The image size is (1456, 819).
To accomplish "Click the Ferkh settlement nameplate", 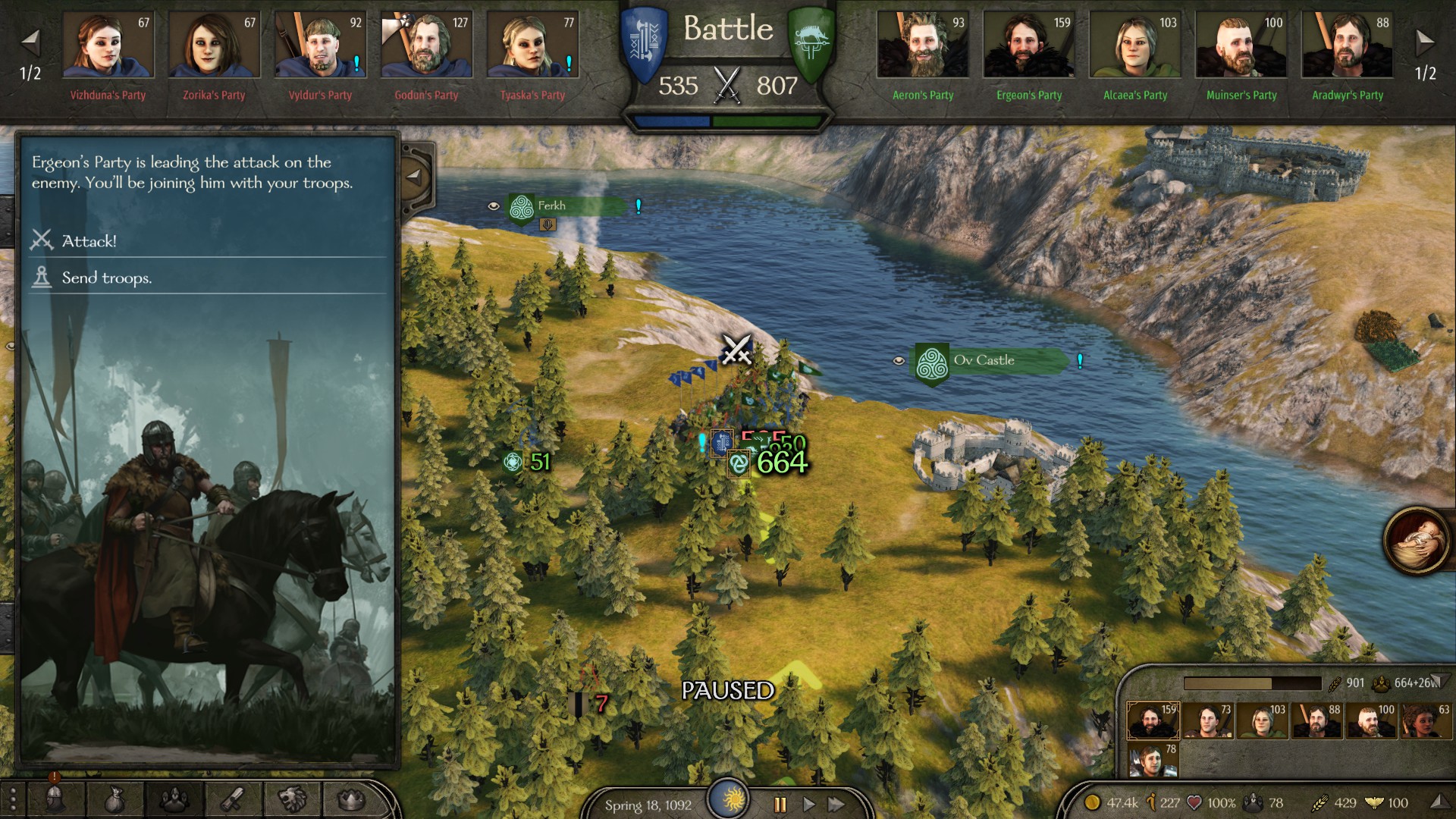I will (x=565, y=206).
